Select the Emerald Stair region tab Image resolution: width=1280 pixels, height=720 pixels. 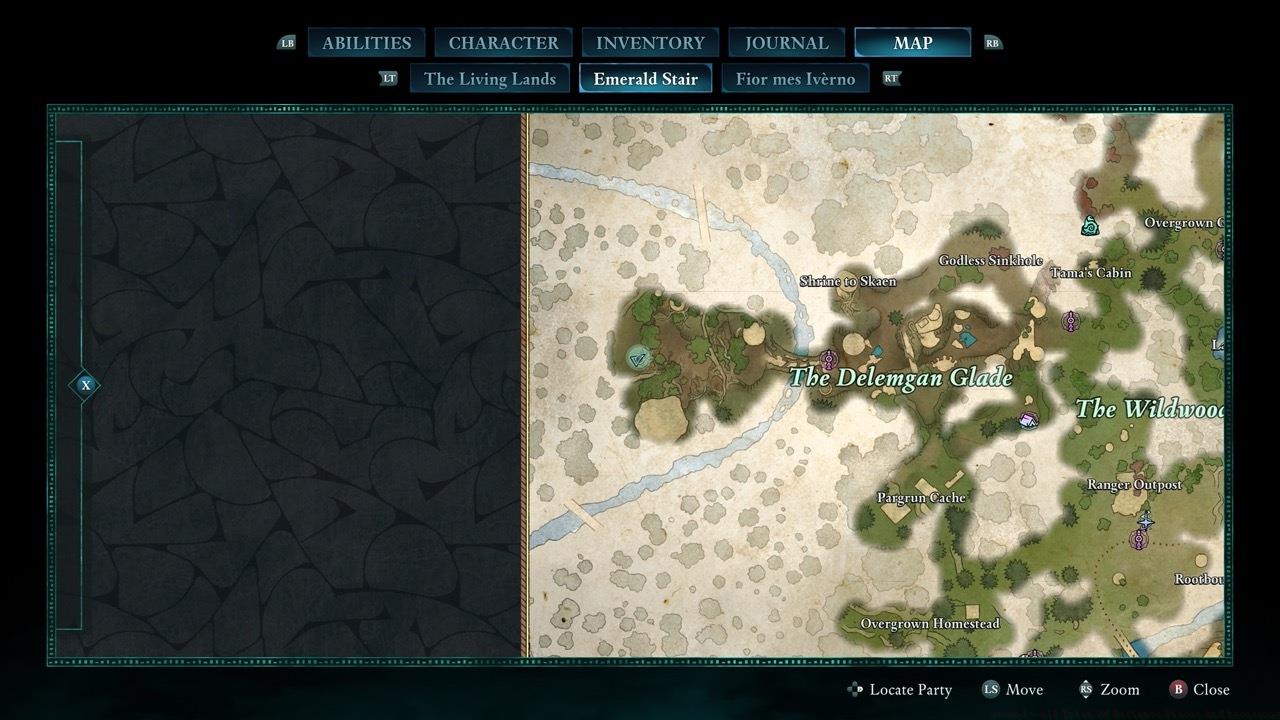click(x=645, y=78)
